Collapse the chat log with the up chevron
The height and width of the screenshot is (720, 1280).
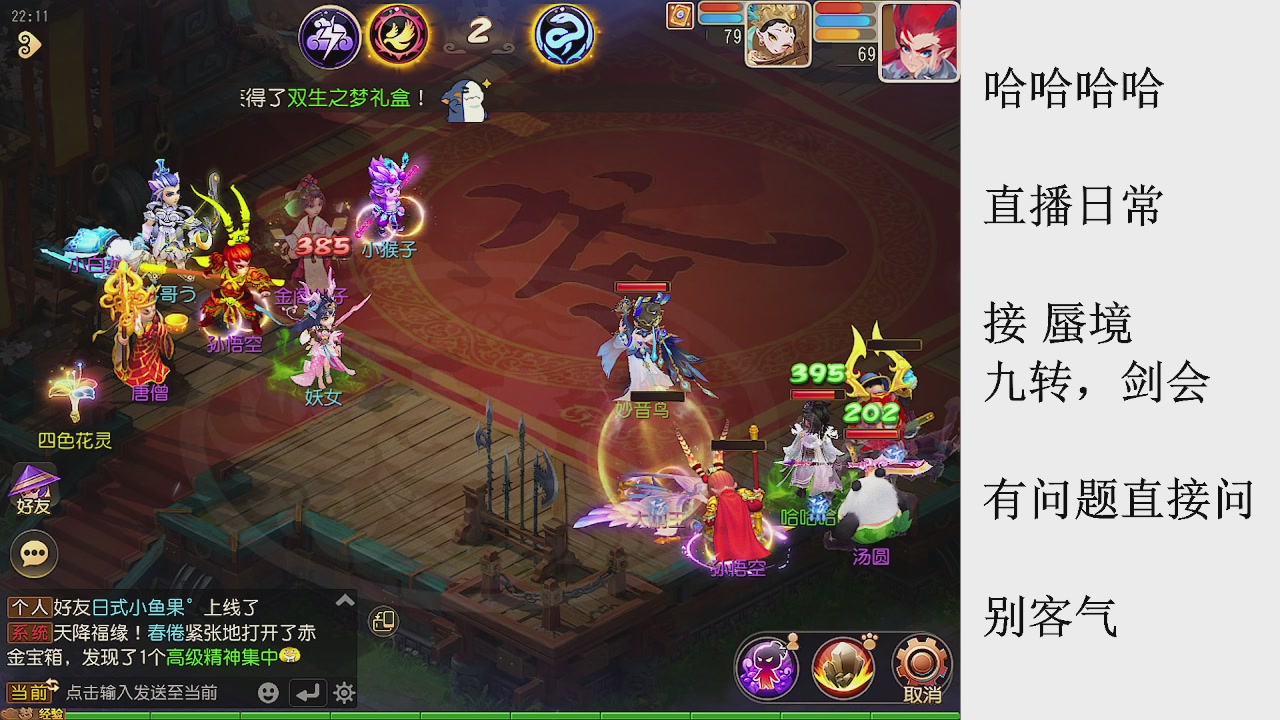click(x=344, y=599)
